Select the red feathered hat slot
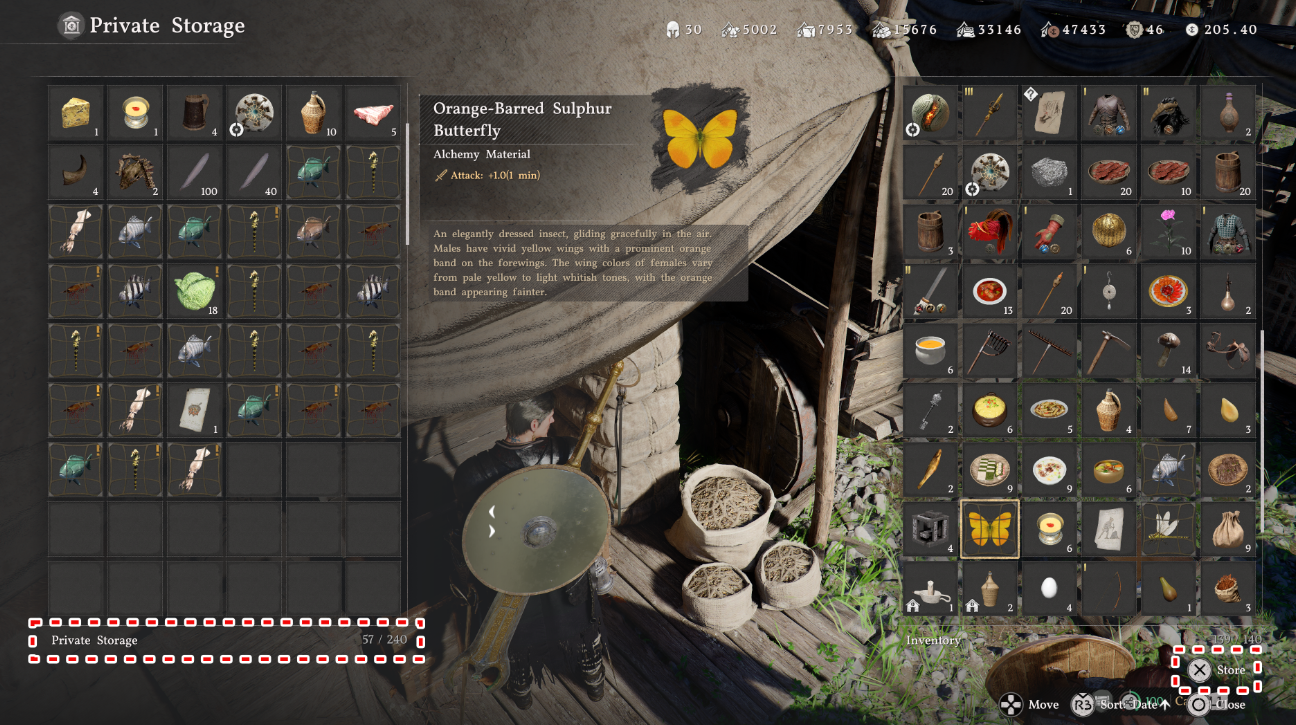Image resolution: width=1296 pixels, height=725 pixels. [x=989, y=232]
